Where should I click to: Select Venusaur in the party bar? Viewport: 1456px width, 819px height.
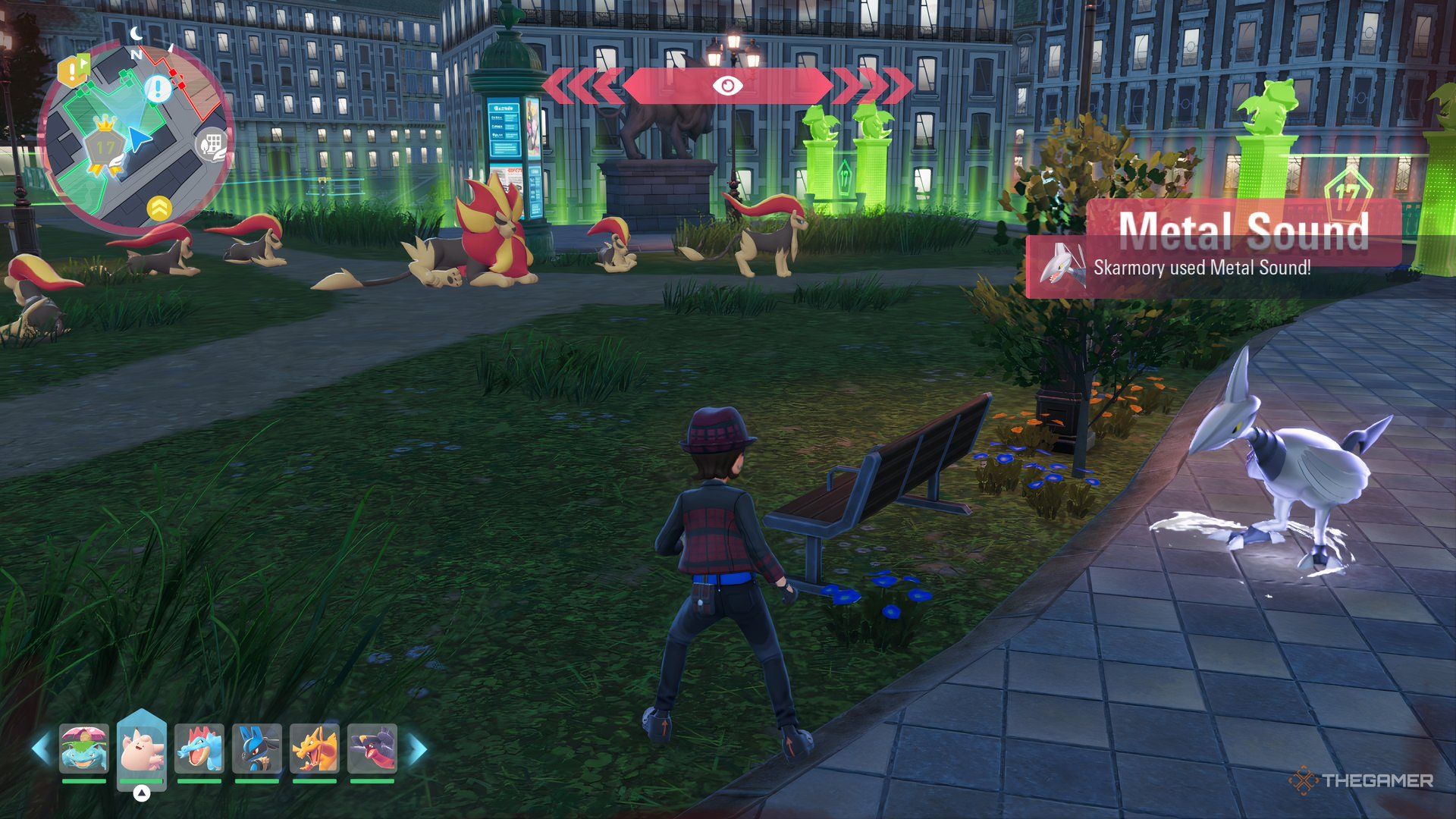(x=84, y=748)
